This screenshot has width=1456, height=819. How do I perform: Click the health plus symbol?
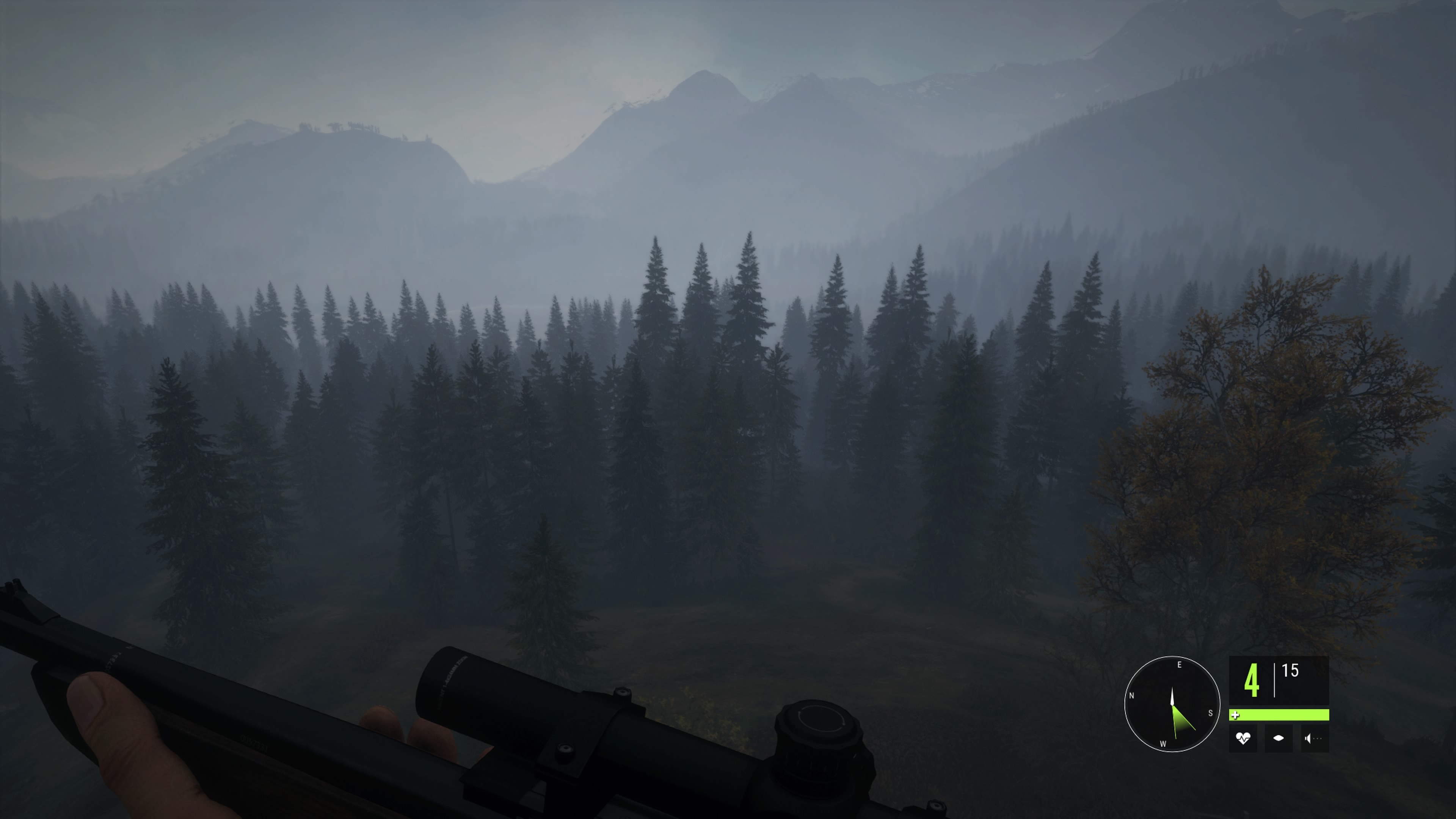[1236, 716]
